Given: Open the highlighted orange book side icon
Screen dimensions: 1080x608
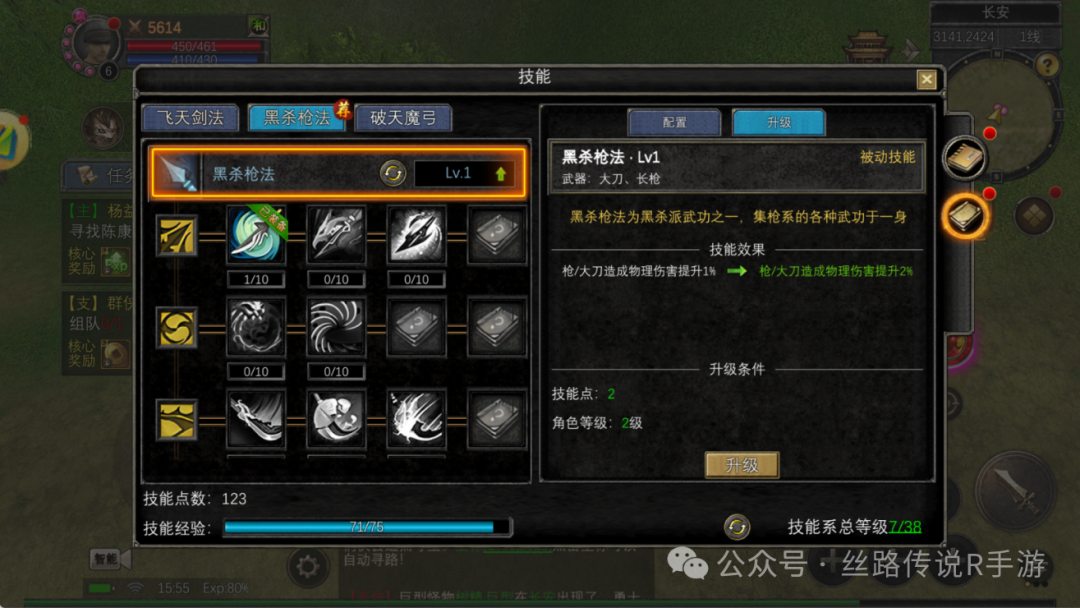Looking at the screenshot, I should click(966, 216).
